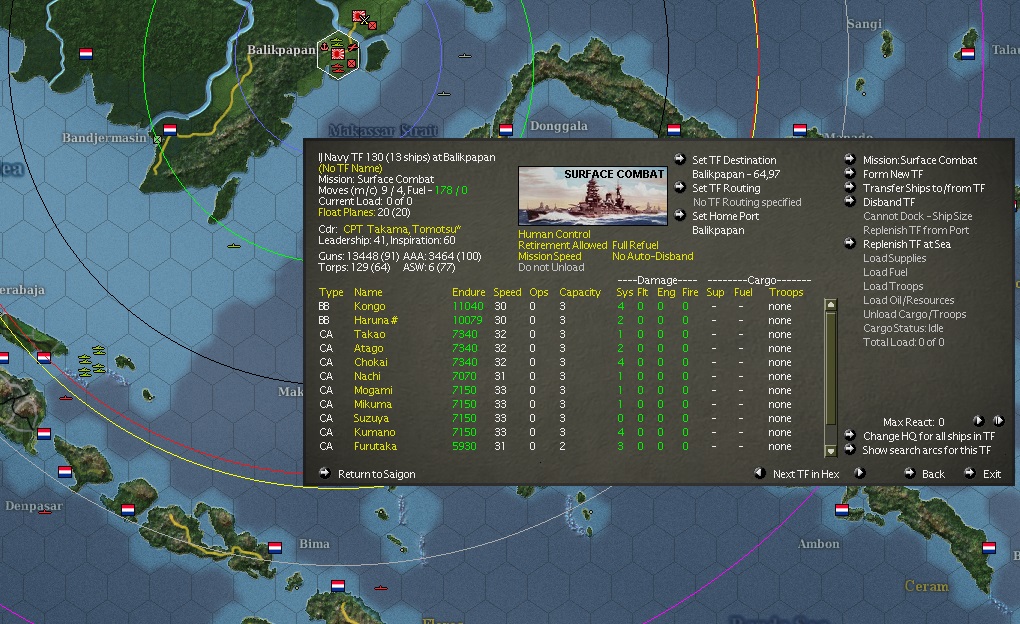Toggle the Full Refuel setting
Viewport: 1020px width, 624px height.
tap(638, 244)
